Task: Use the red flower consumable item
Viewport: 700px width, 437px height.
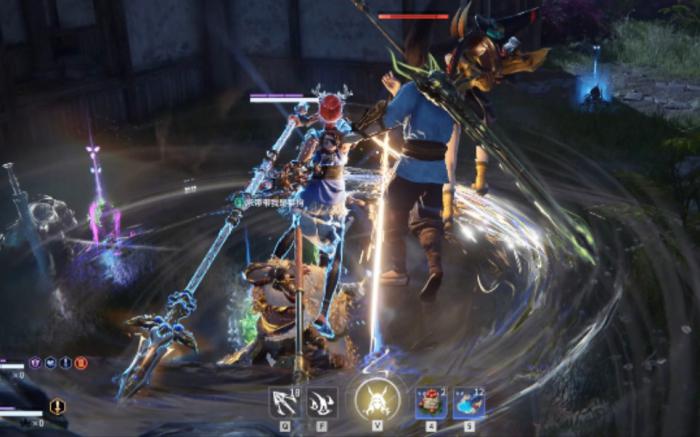Action: tap(431, 402)
